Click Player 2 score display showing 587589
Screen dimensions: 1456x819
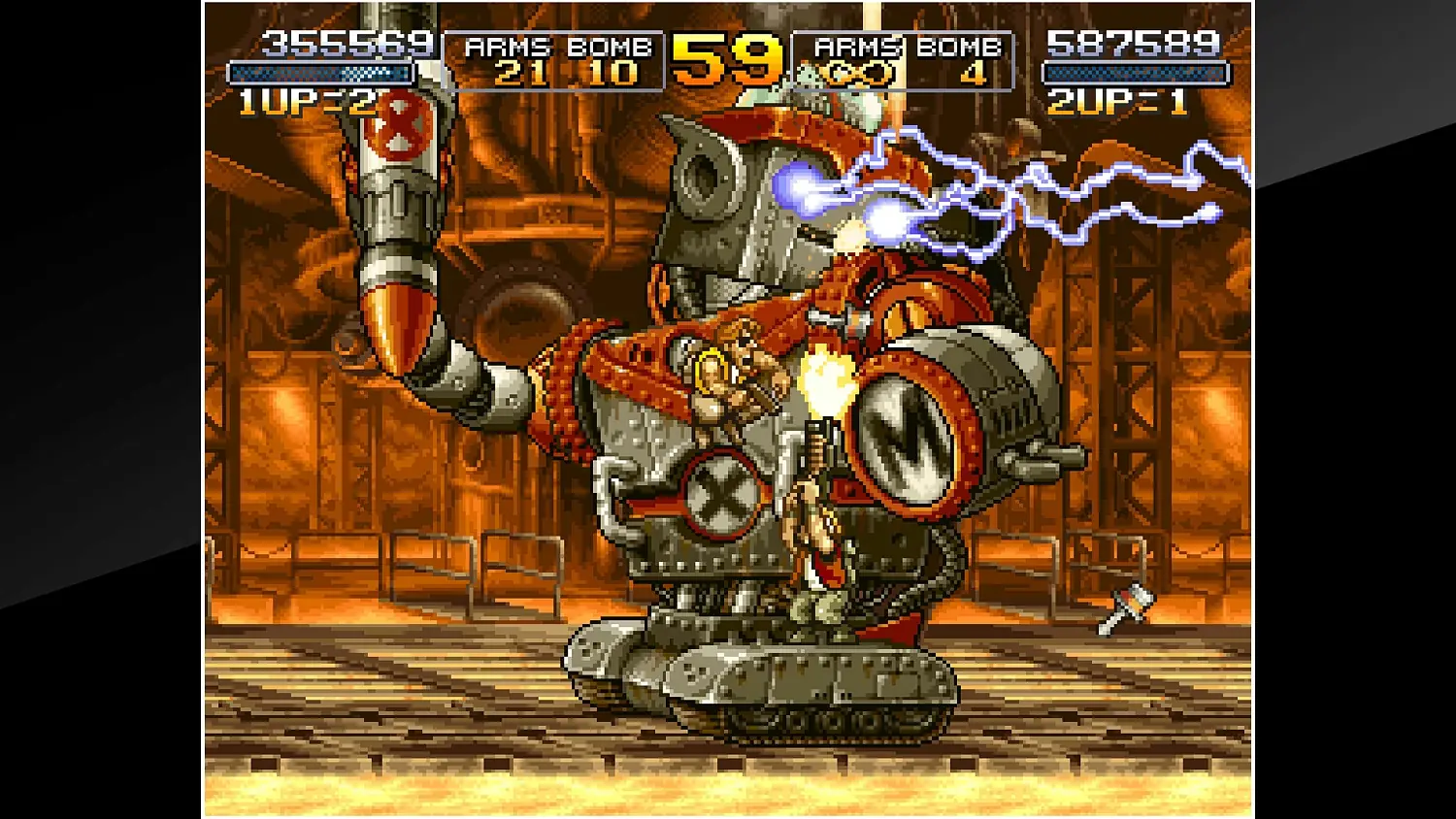[x=1133, y=45]
